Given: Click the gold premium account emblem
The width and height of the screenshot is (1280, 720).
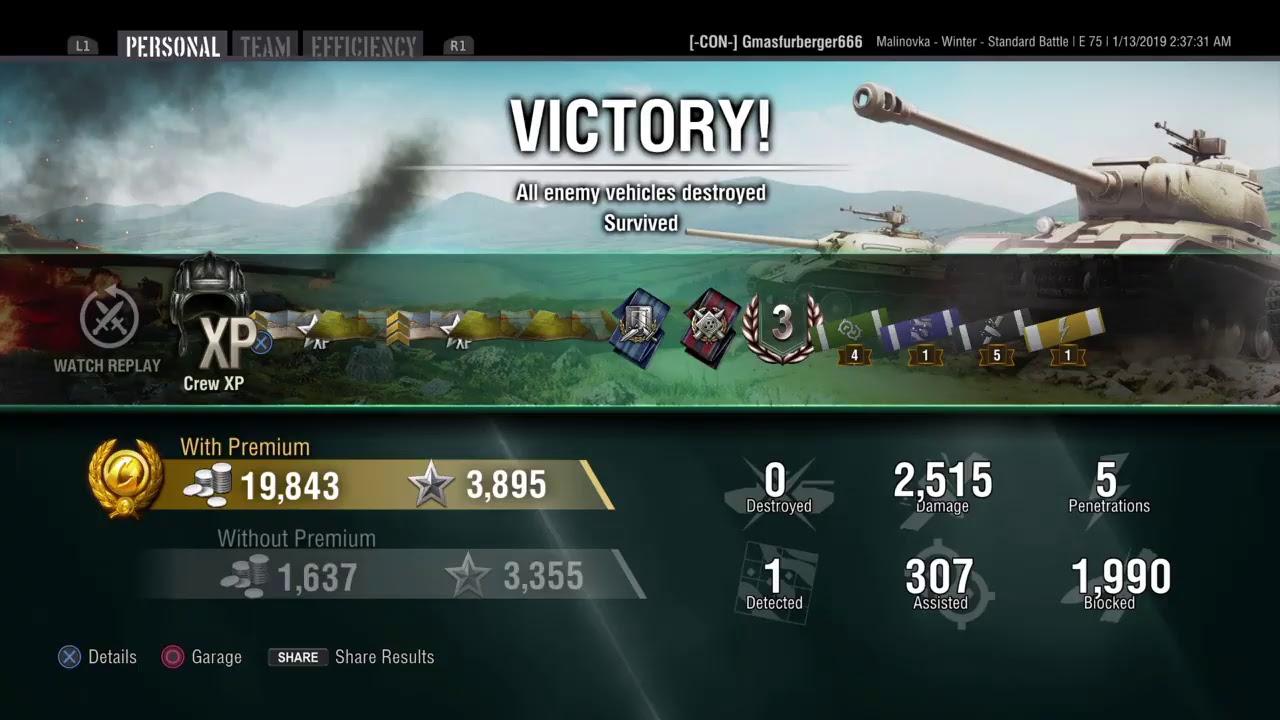Looking at the screenshot, I should click(x=125, y=476).
